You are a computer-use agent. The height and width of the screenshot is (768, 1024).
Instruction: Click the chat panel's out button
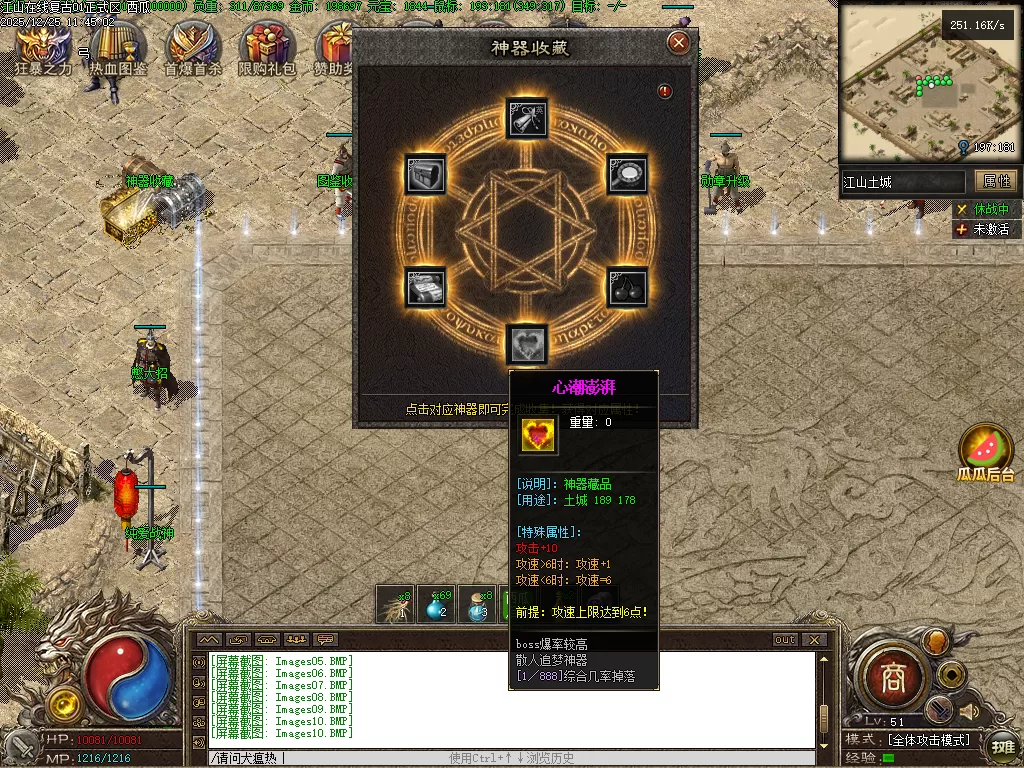(785, 640)
